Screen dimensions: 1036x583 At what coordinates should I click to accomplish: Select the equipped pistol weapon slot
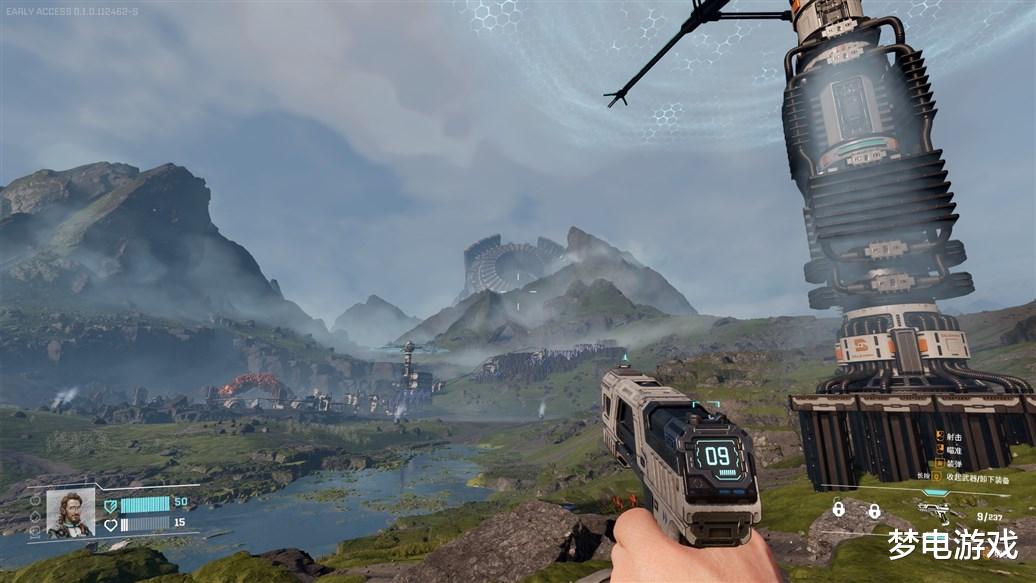pos(937,510)
